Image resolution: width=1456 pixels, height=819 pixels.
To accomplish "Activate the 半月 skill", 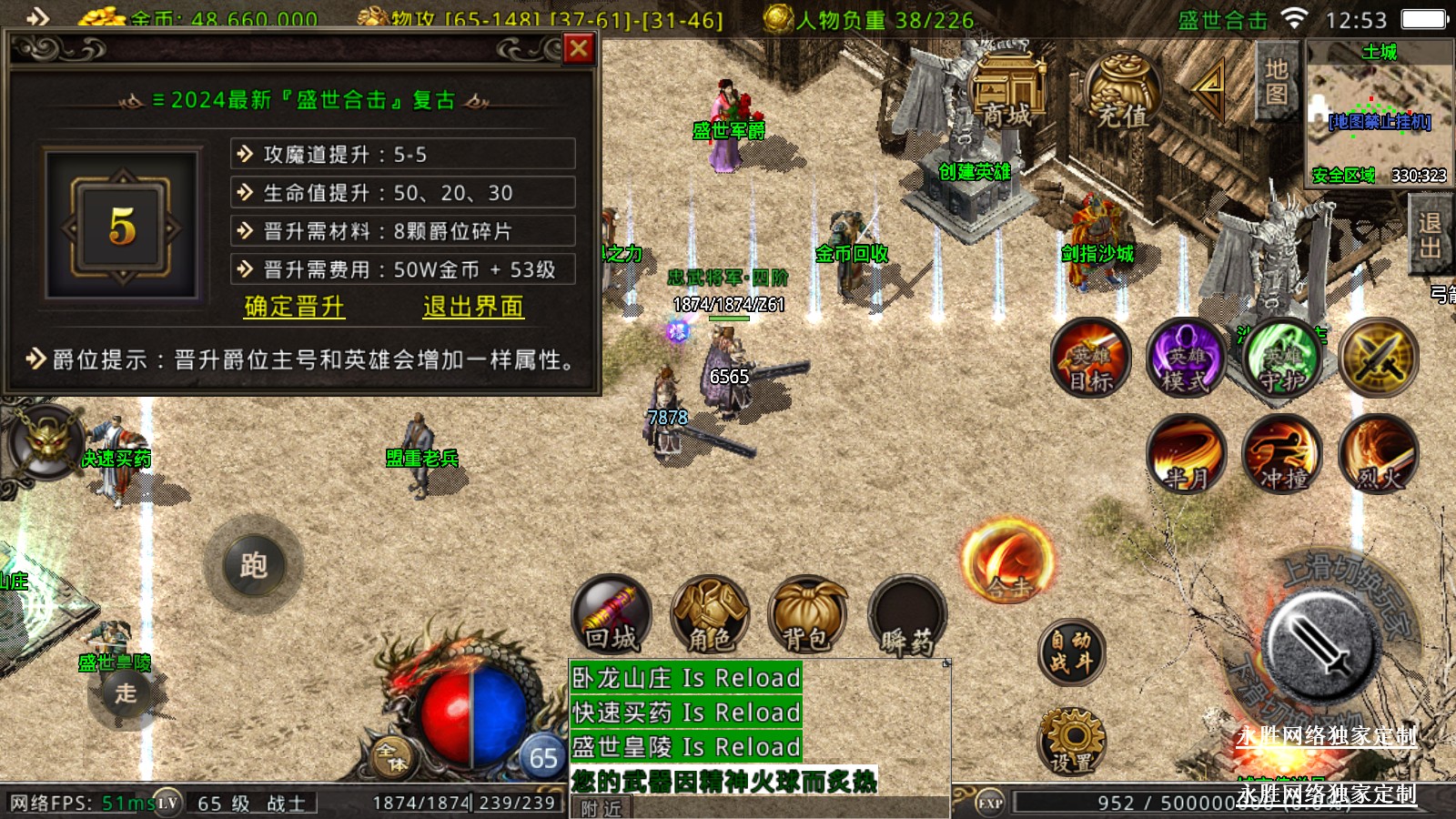I will point(1187,453).
